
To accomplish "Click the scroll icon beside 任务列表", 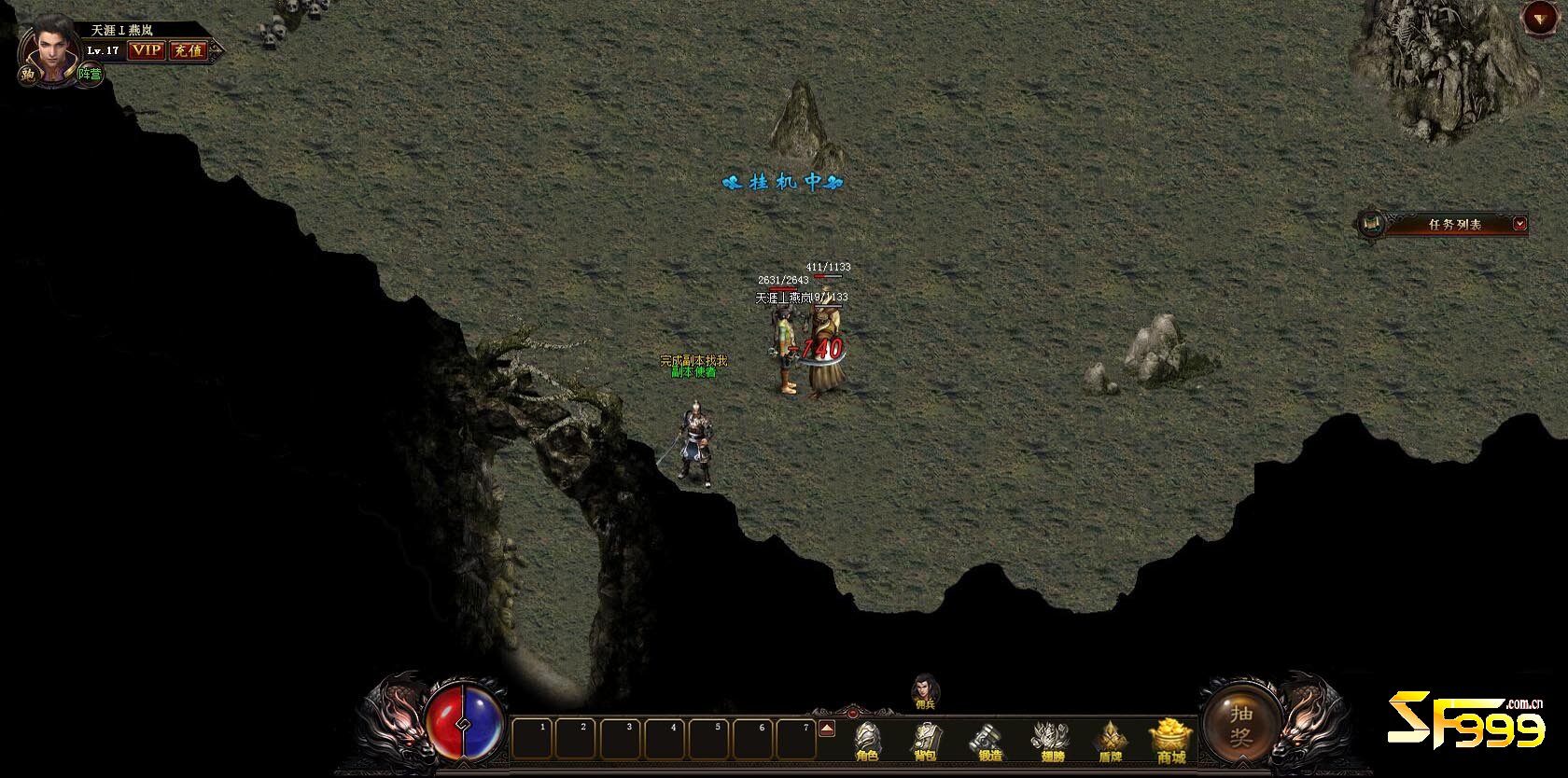I will click(x=1371, y=224).
